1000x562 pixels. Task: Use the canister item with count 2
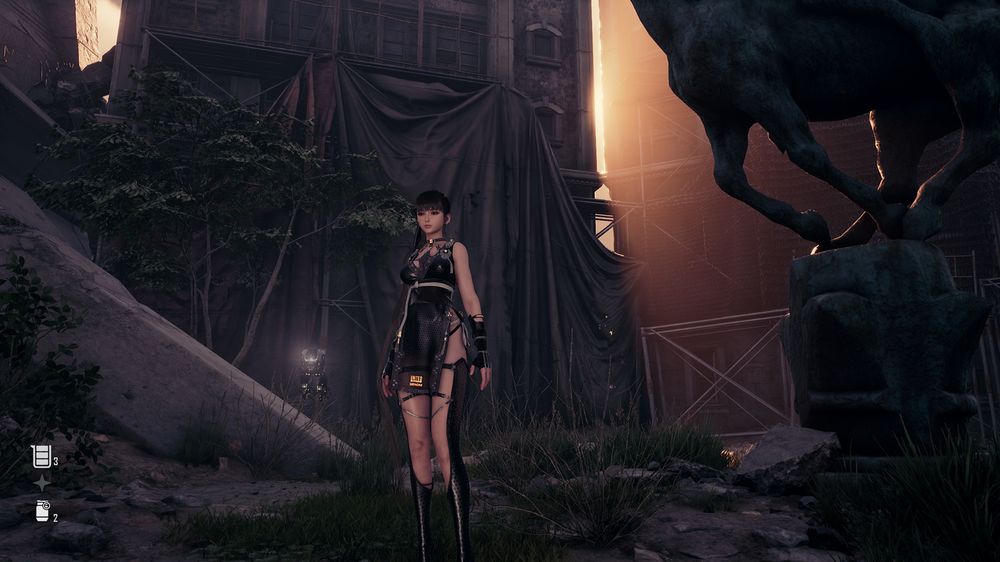click(42, 511)
